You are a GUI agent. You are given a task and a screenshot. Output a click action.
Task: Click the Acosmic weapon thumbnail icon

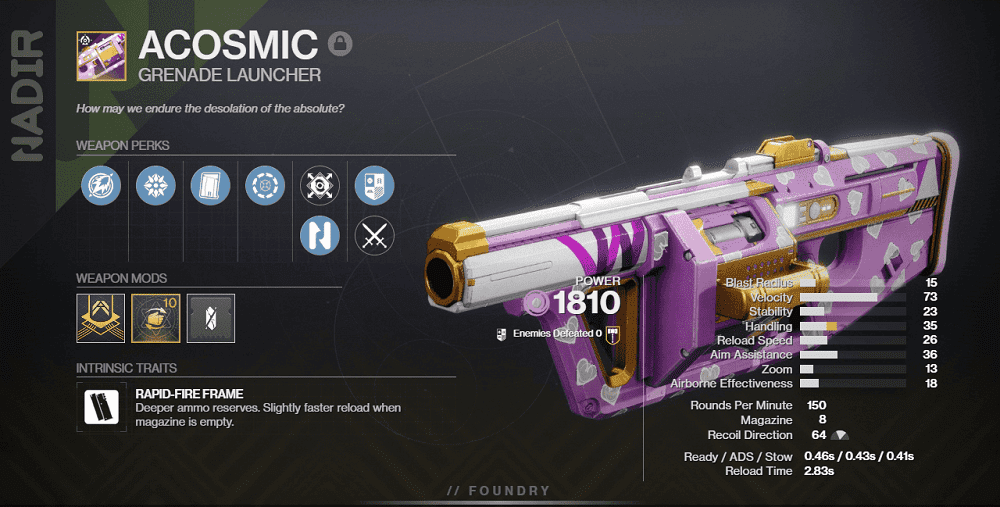[x=101, y=55]
